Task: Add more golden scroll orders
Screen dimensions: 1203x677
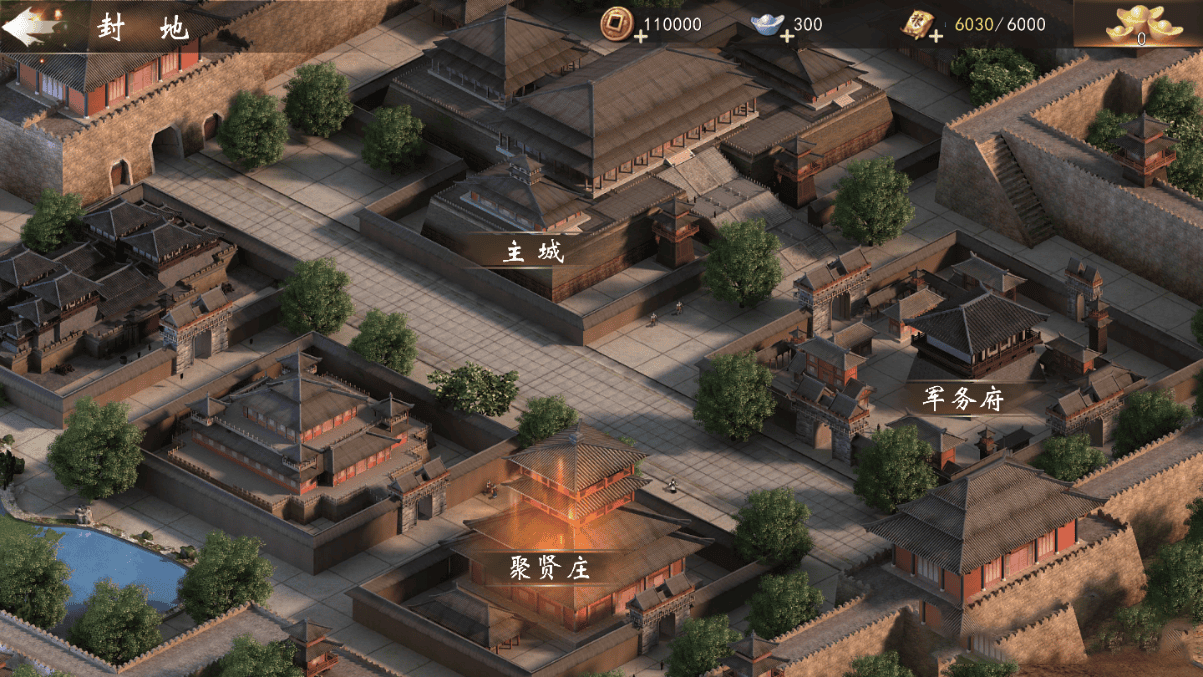Action: click(x=935, y=37)
